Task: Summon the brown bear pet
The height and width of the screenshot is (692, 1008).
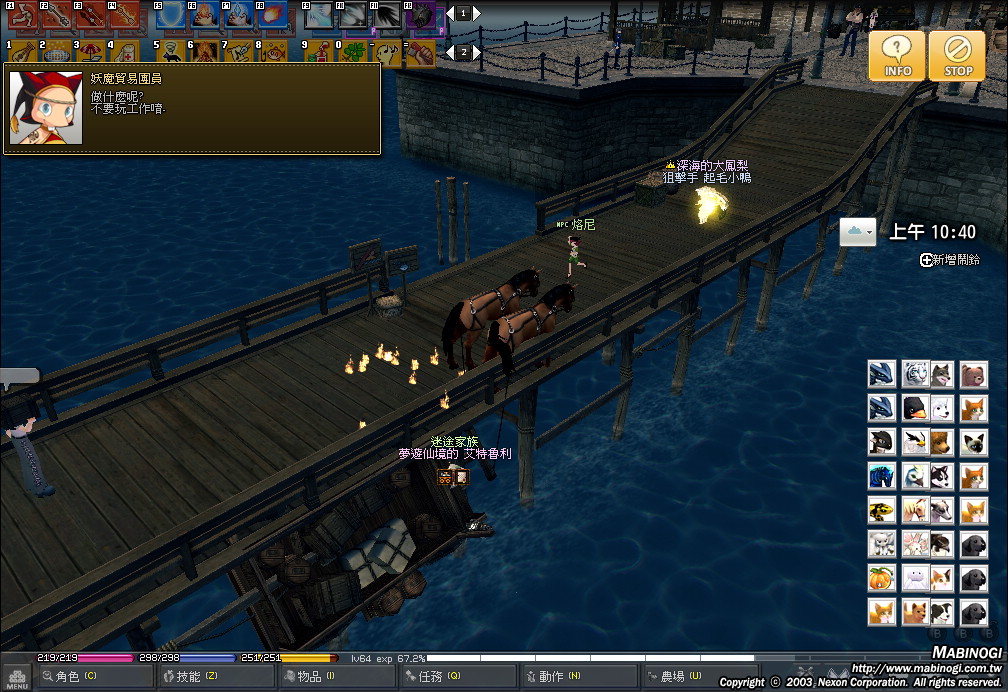Action: click(974, 375)
